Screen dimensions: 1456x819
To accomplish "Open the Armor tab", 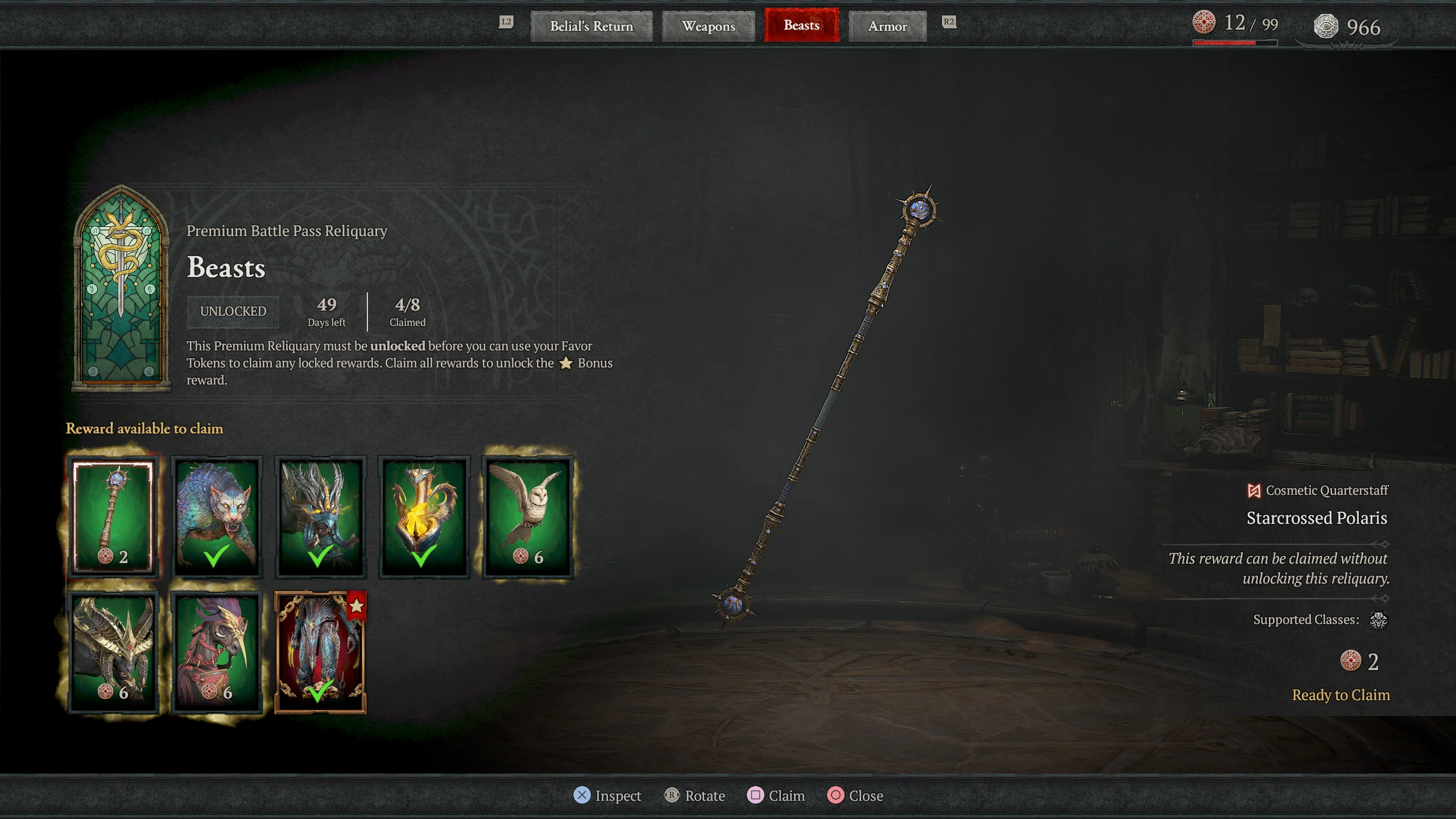I will point(887,26).
